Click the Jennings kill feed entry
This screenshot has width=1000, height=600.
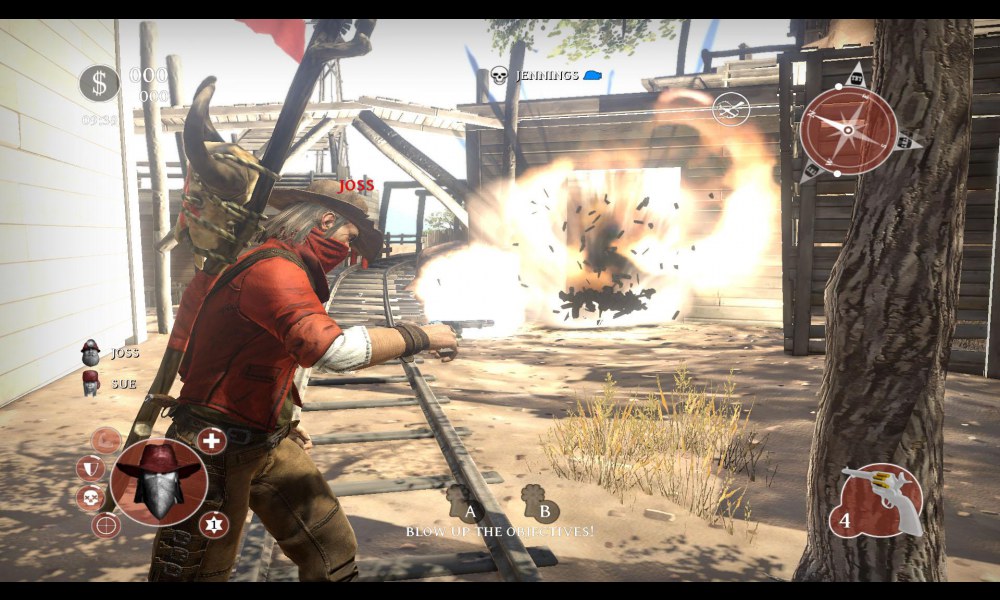(x=546, y=75)
